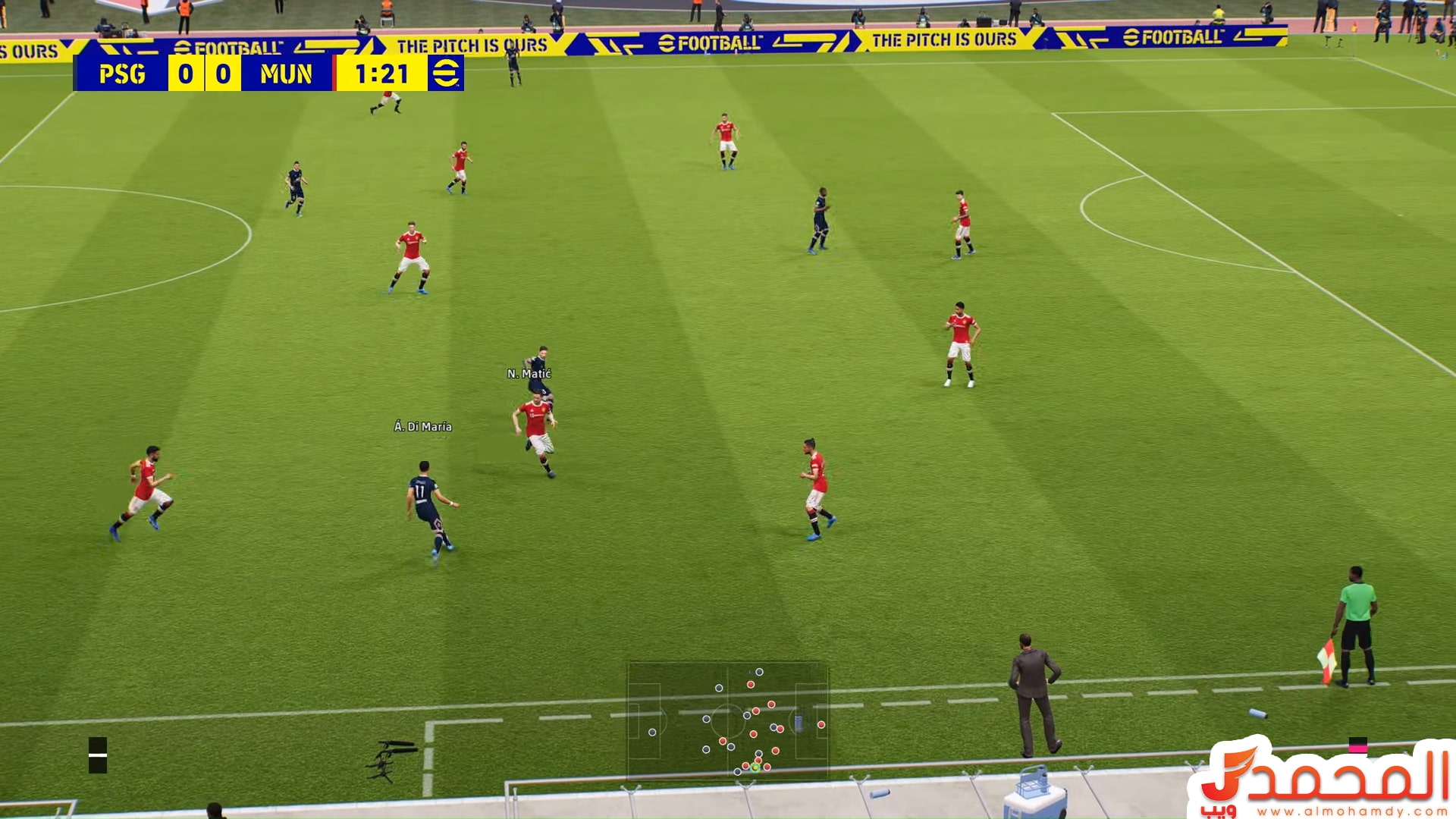Viewport: 1456px width, 819px height.
Task: Click the radar minimap of player positions
Action: tap(727, 721)
